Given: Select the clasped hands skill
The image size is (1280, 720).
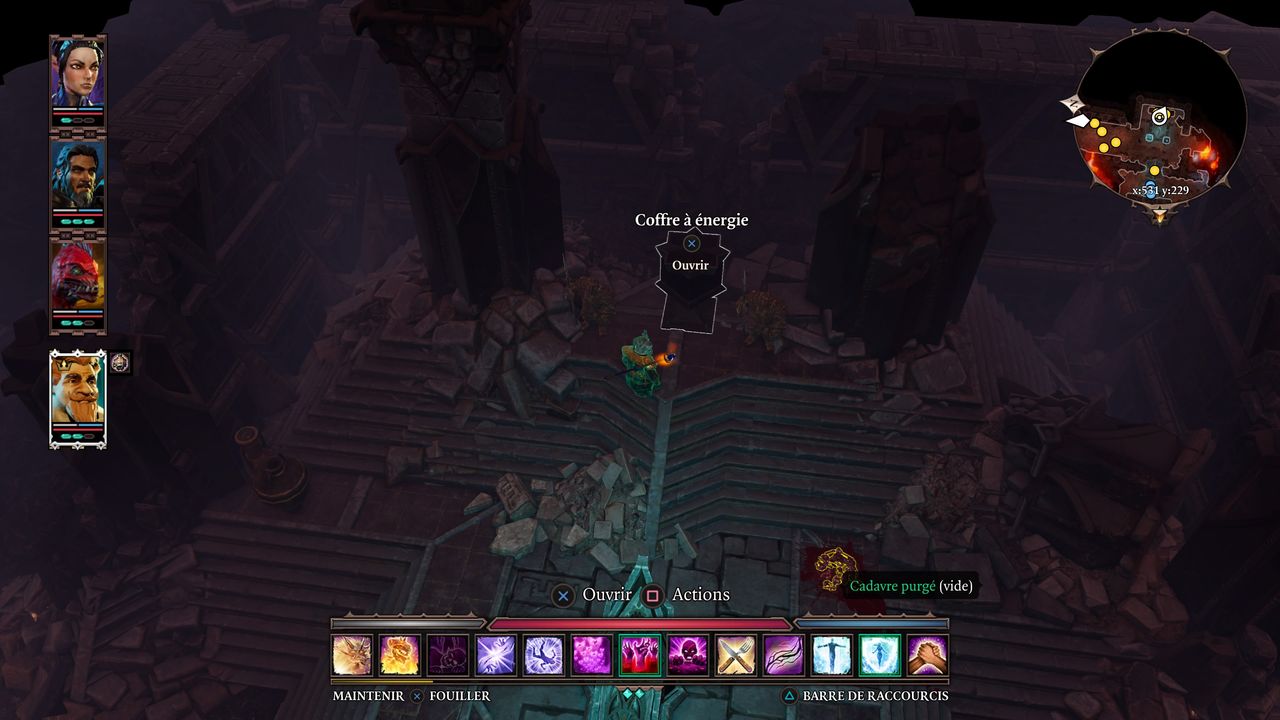Looking at the screenshot, I should click(x=928, y=655).
